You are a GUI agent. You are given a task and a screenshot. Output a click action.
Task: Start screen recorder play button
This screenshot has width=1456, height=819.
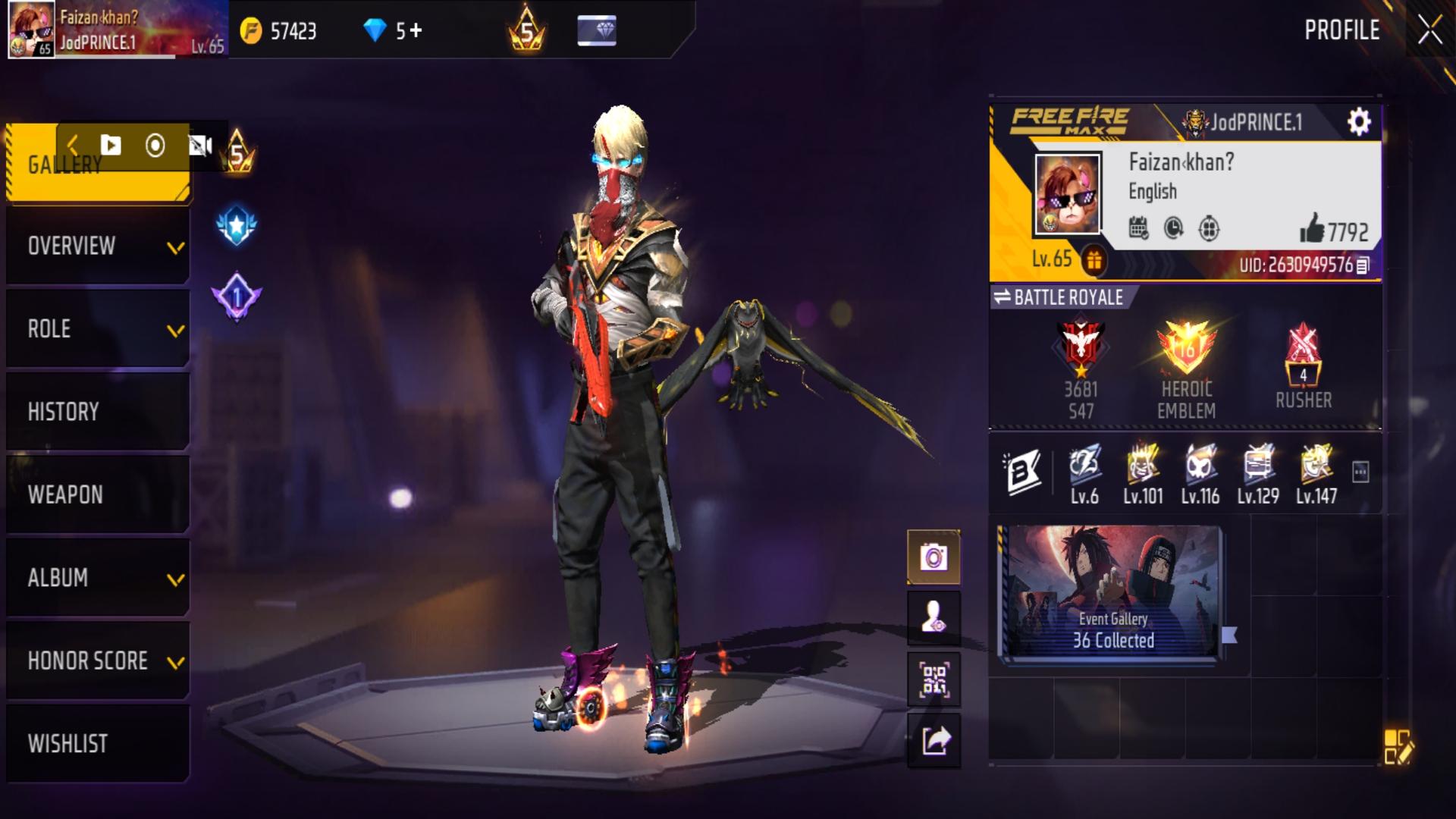pyautogui.click(x=111, y=145)
